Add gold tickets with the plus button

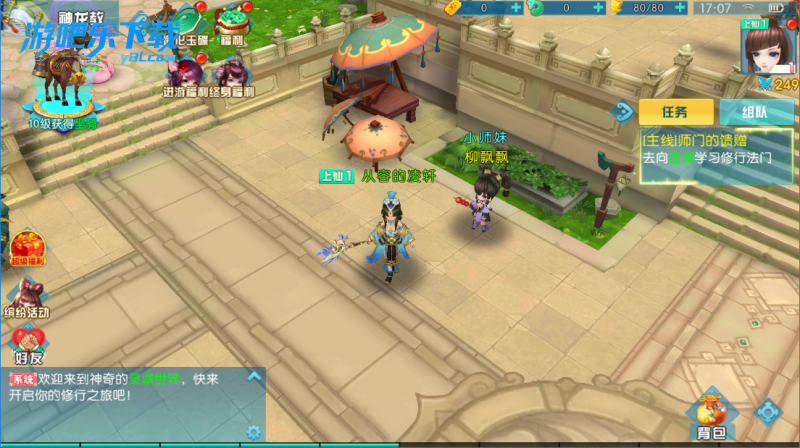[516, 7]
